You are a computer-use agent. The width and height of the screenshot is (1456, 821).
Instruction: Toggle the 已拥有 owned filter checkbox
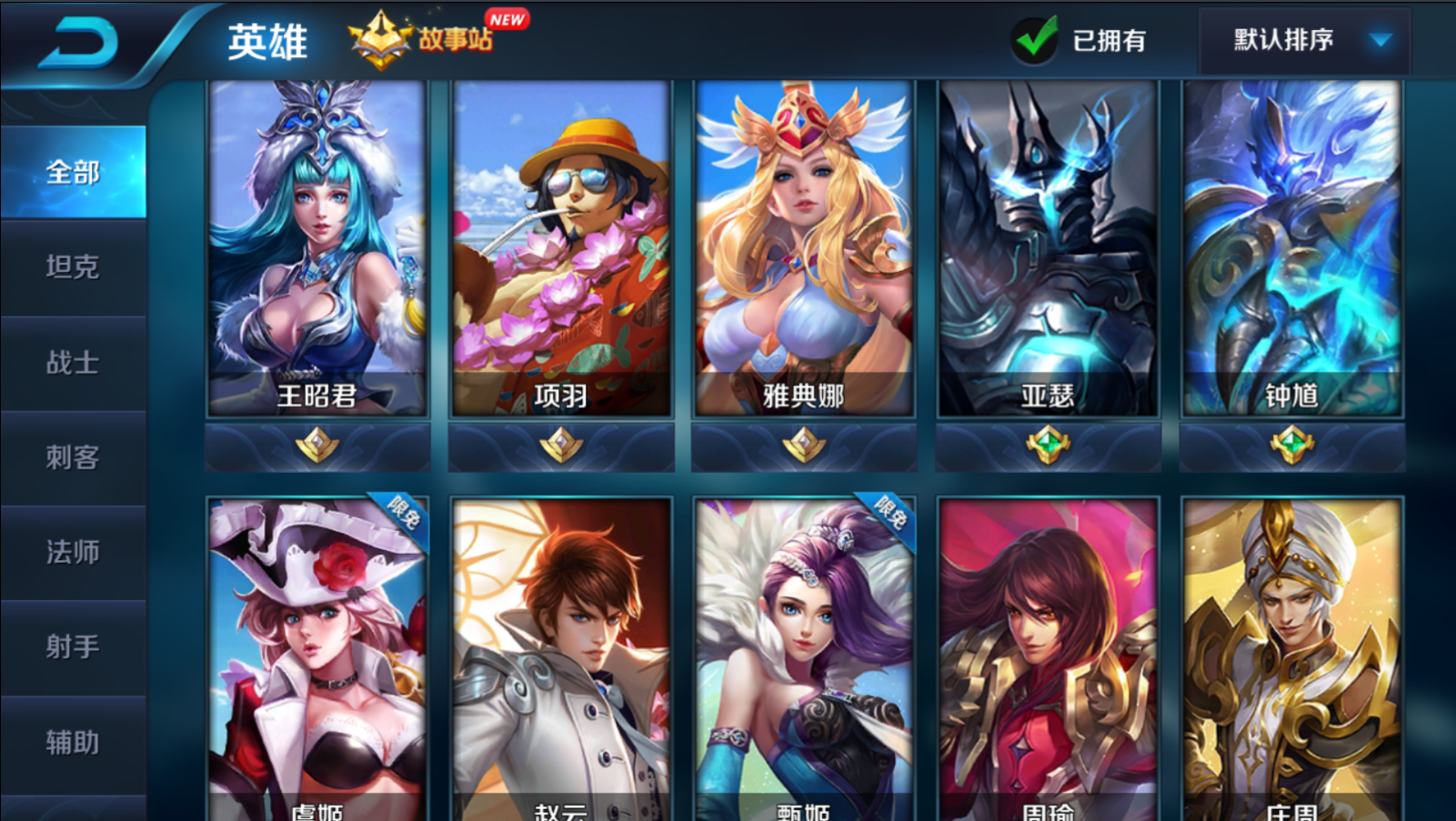coord(1035,40)
